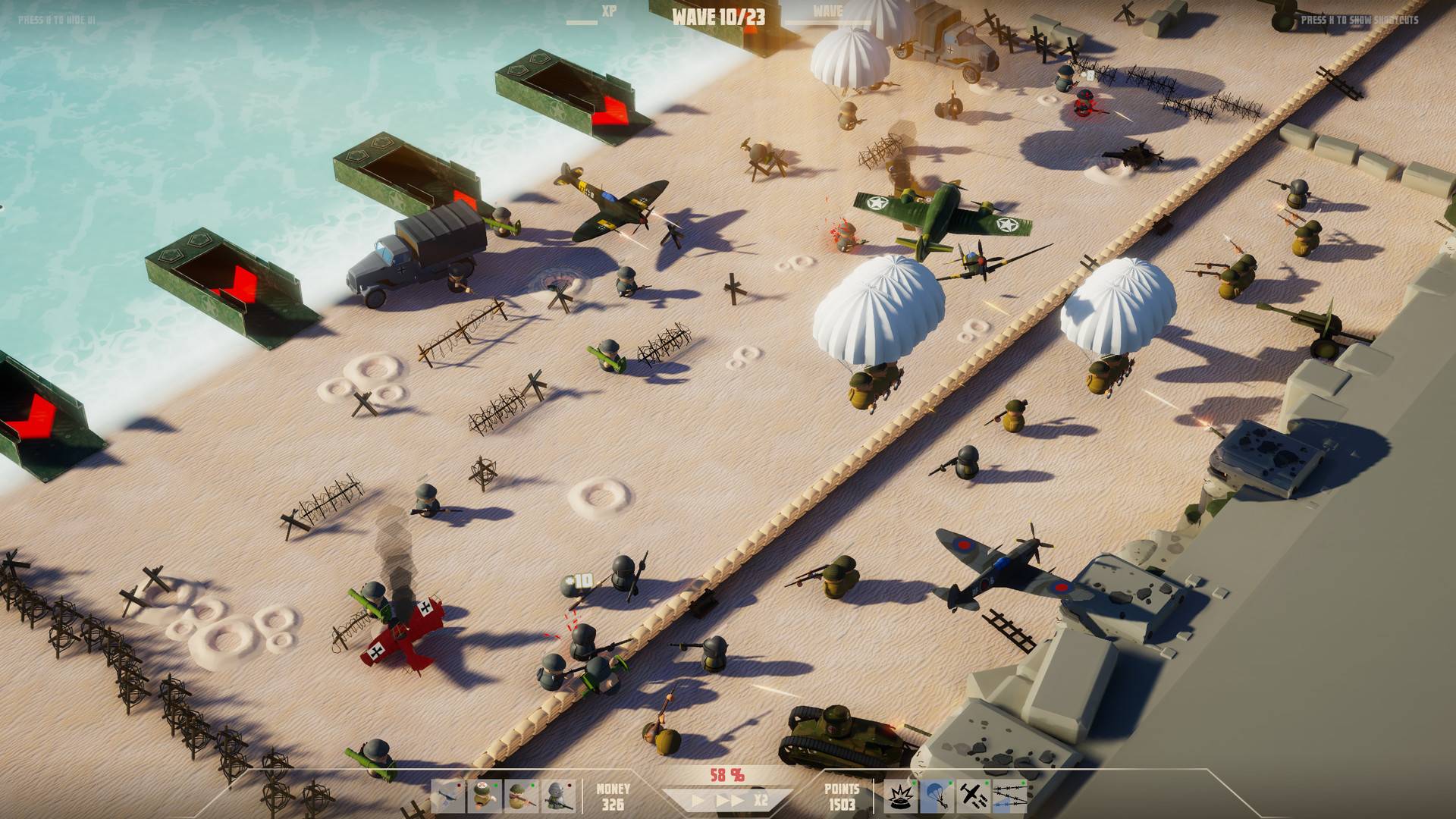Set game speed to normal play
Viewport: 1456px width, 819px height.
[698, 800]
